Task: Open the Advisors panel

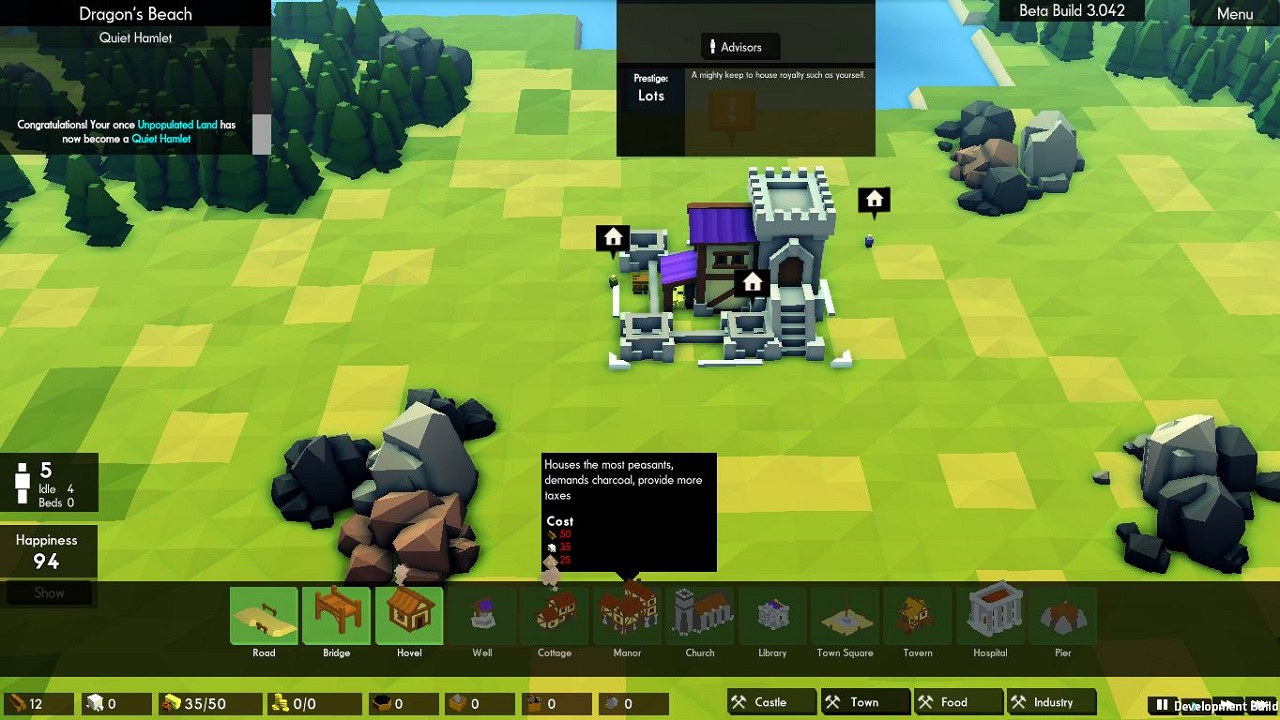Action: point(740,47)
